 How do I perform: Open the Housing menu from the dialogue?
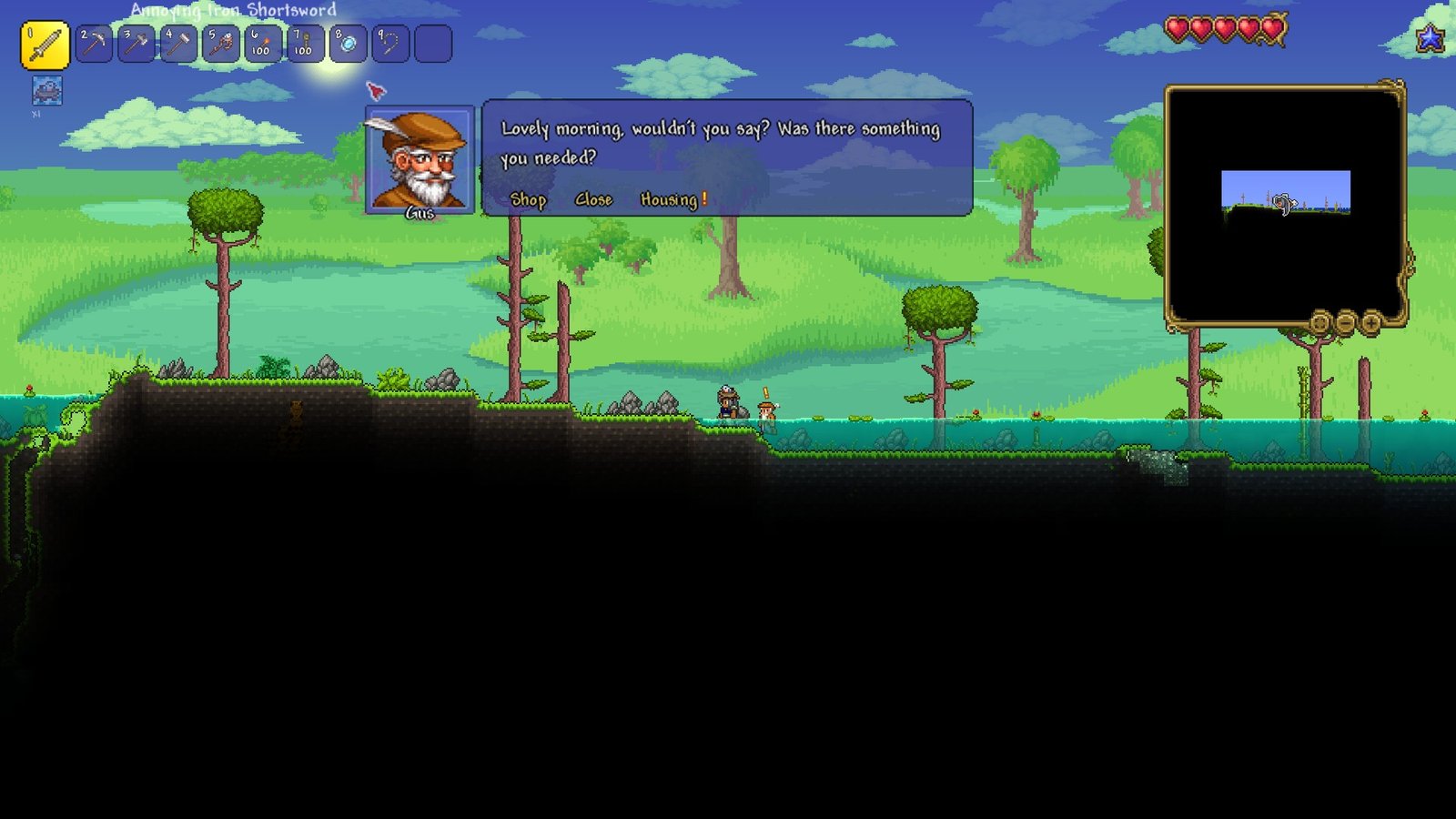click(671, 199)
